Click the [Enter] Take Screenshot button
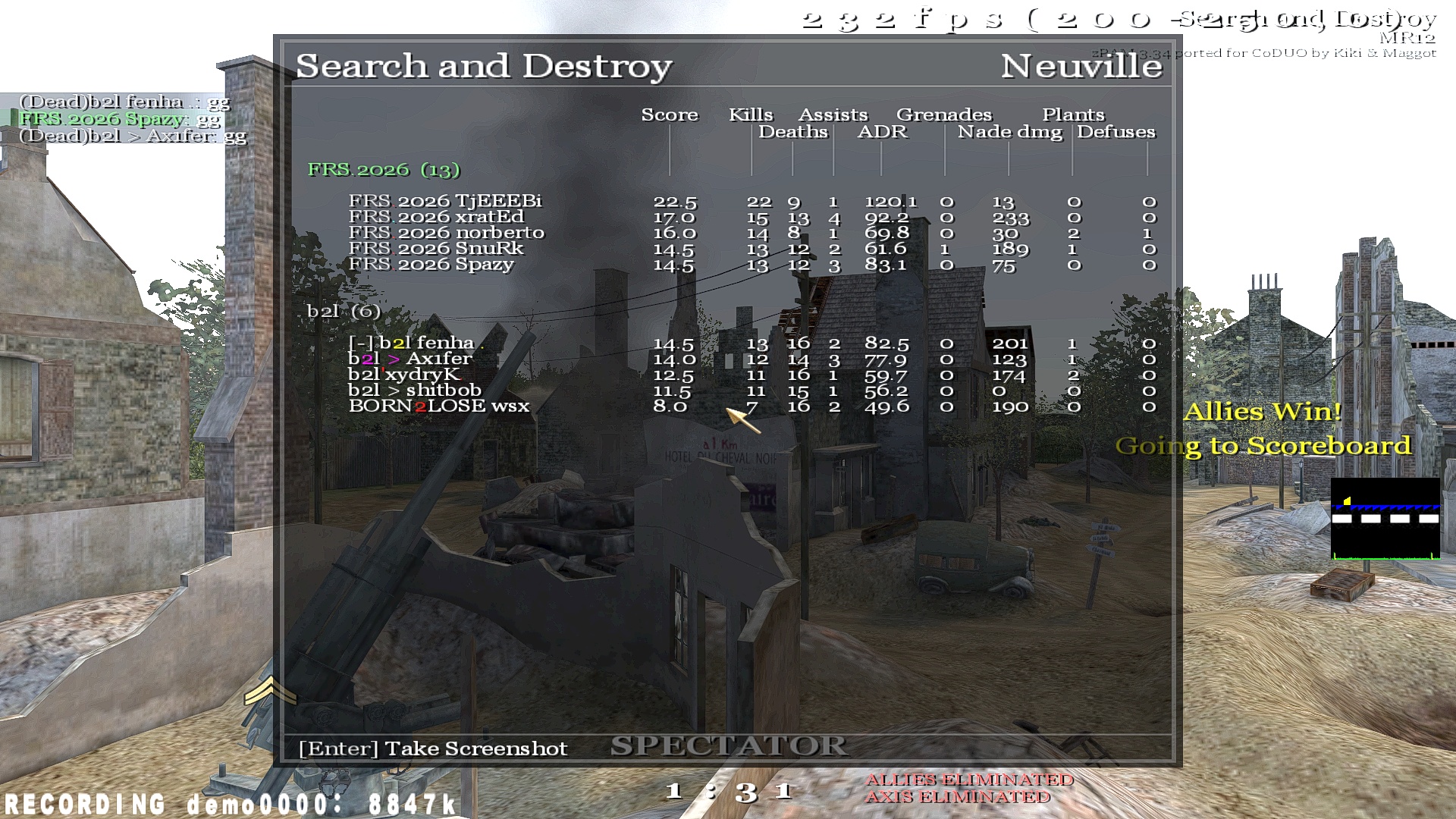Screen dimensions: 1456x819 pyautogui.click(x=432, y=748)
